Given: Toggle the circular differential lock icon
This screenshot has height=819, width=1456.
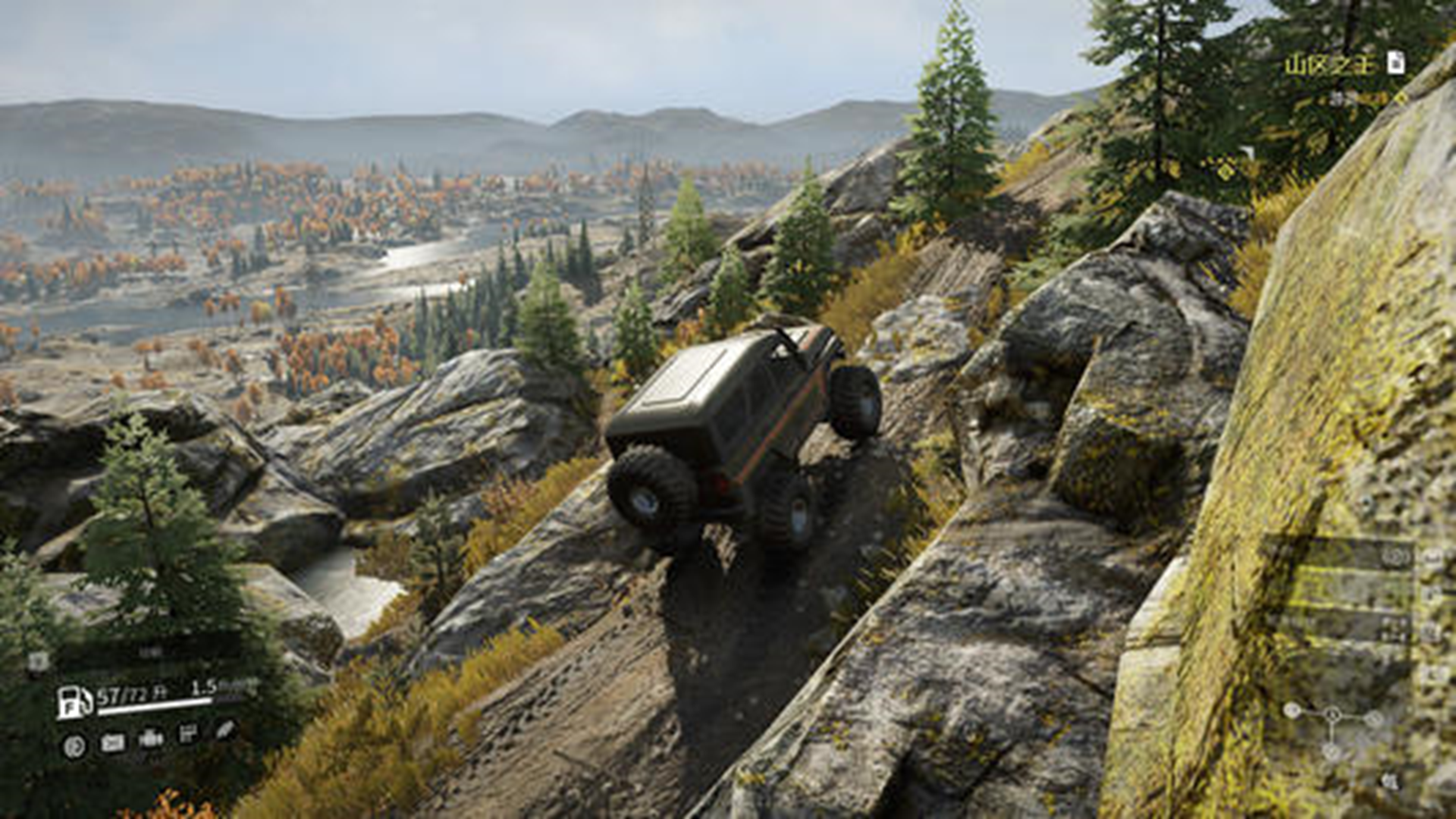Looking at the screenshot, I should coord(74,746).
